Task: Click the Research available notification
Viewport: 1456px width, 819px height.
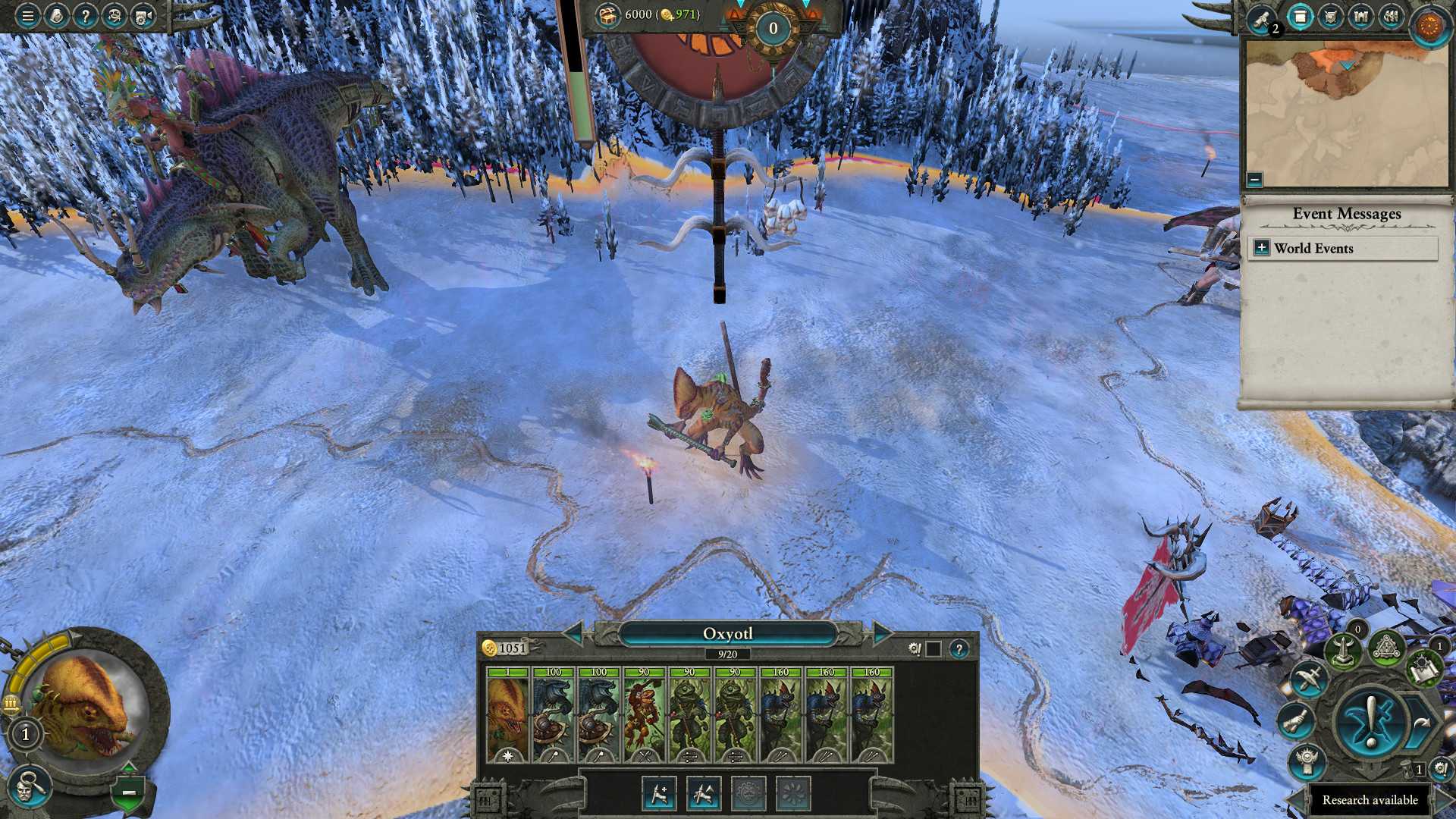Action: pos(1369,799)
